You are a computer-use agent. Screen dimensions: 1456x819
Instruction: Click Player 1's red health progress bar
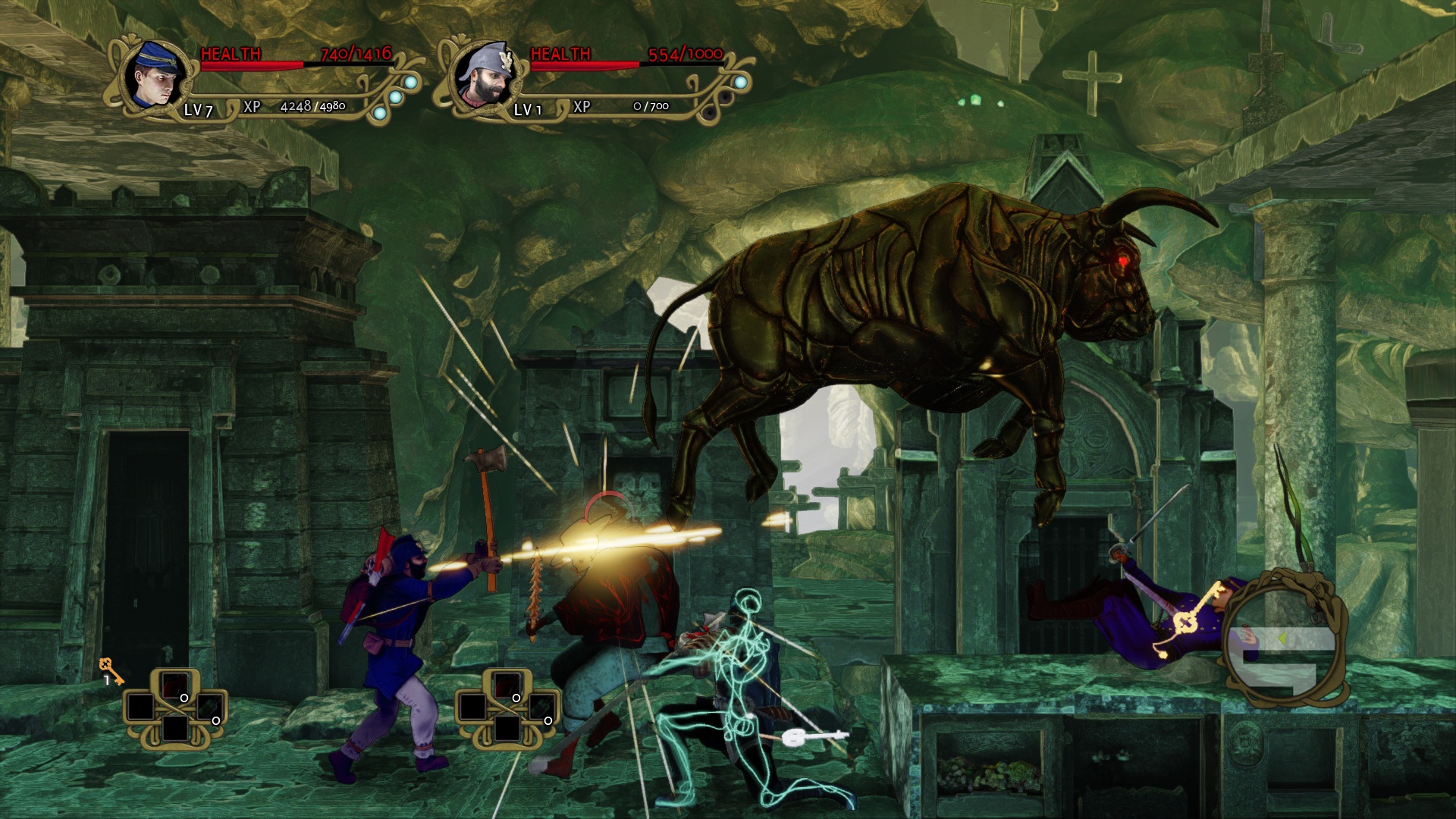pyautogui.click(x=250, y=67)
